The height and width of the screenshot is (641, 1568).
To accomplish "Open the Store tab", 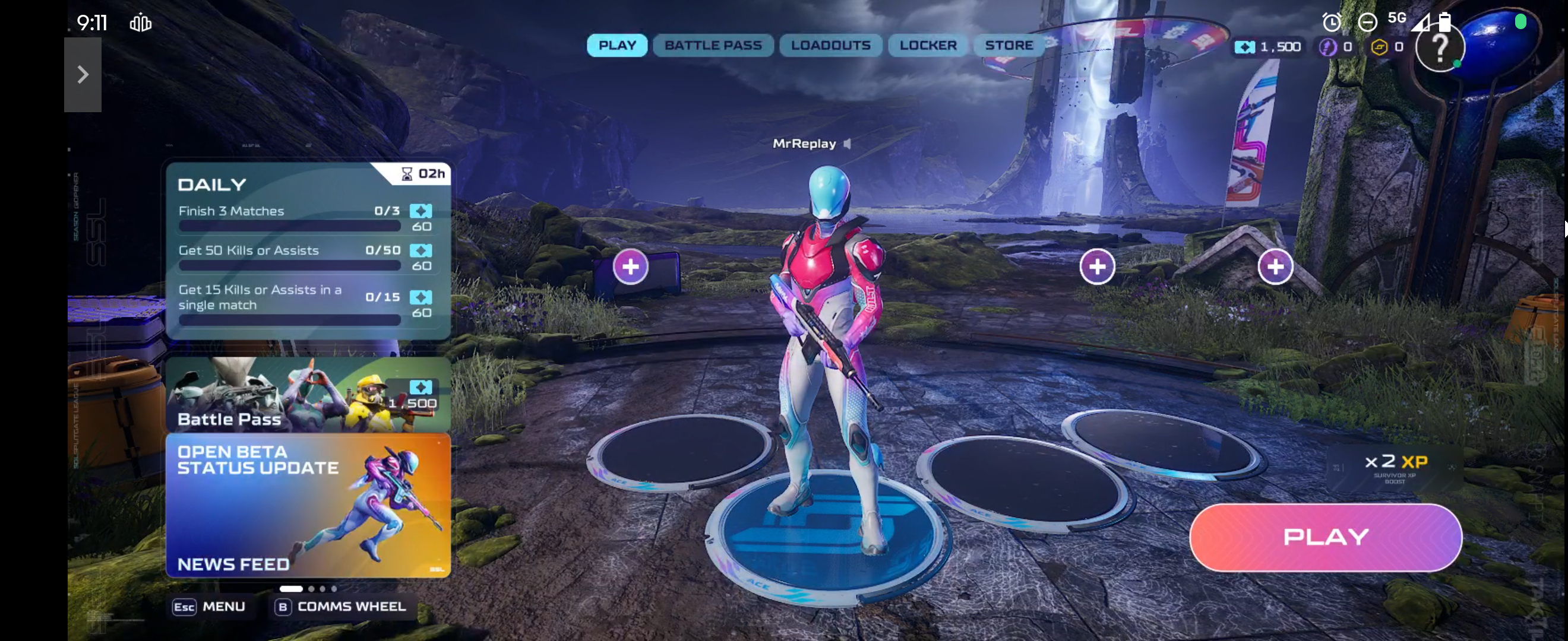I will click(1009, 46).
